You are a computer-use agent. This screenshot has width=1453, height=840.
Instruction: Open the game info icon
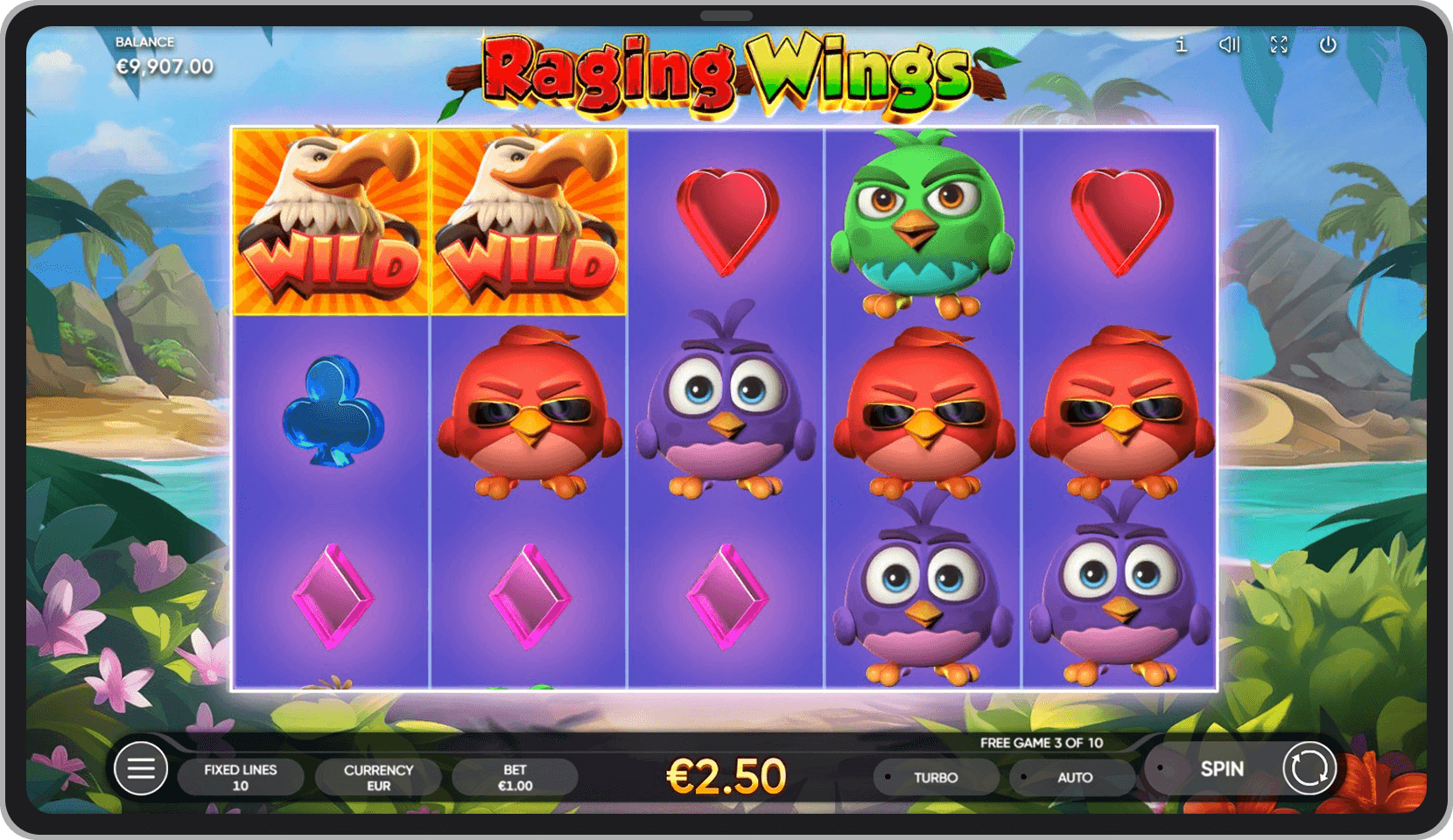click(x=1181, y=45)
